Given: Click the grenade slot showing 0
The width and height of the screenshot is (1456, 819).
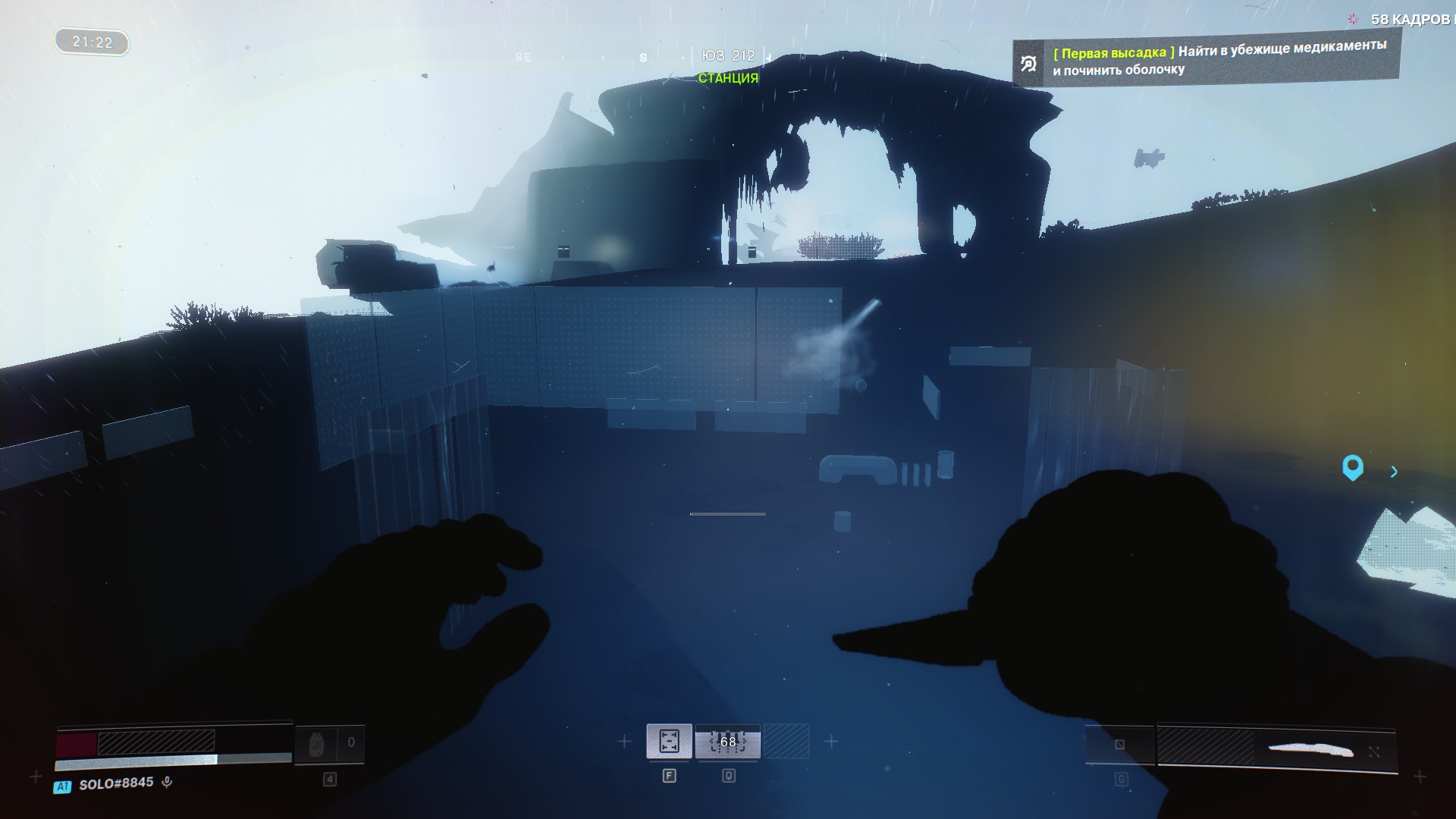Looking at the screenshot, I should coord(329,744).
